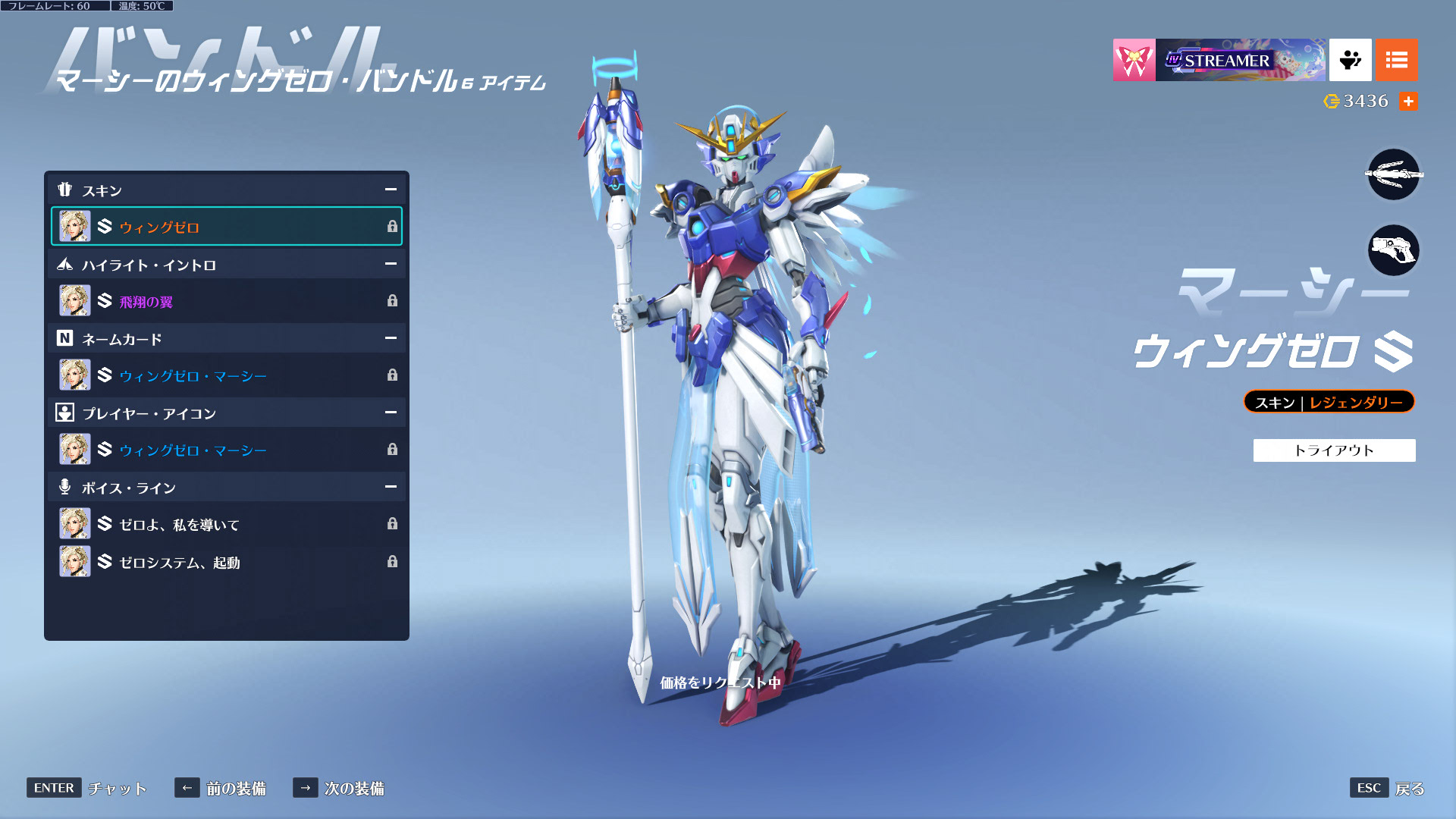Open the social friends icon button
This screenshot has width=1456, height=819.
point(1350,60)
